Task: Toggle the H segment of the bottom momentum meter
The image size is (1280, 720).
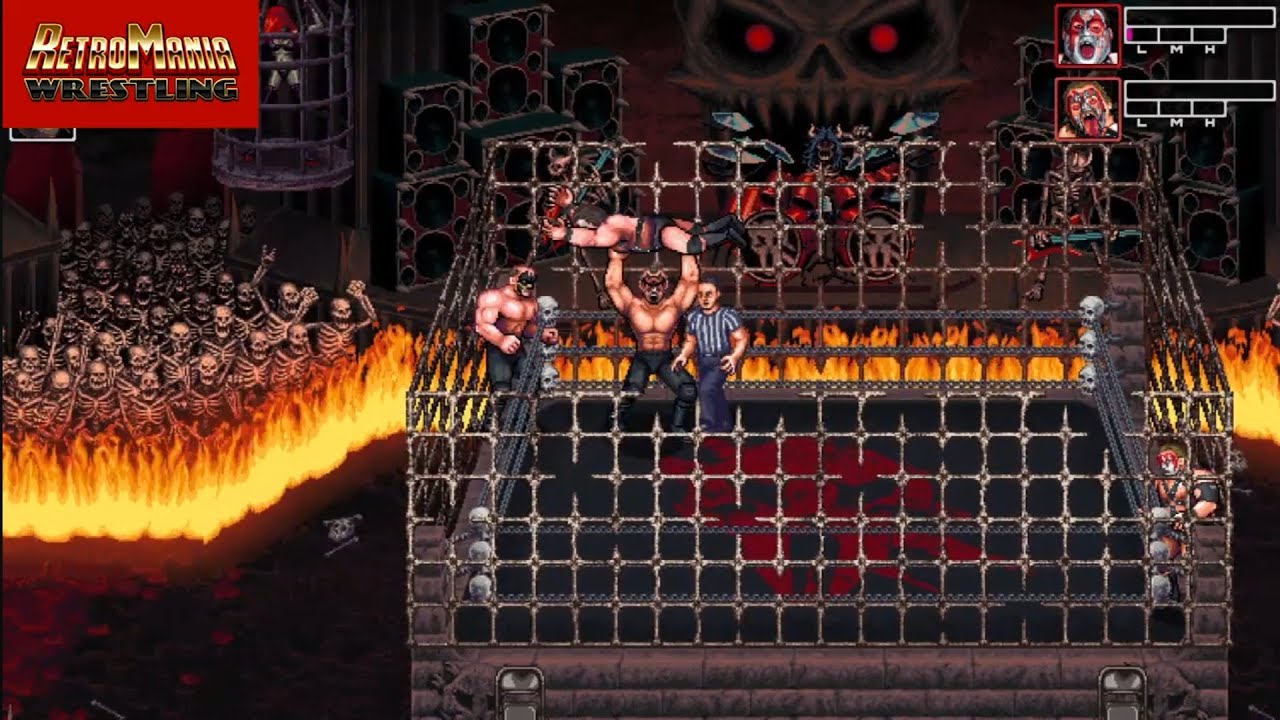Action: 1208,109
